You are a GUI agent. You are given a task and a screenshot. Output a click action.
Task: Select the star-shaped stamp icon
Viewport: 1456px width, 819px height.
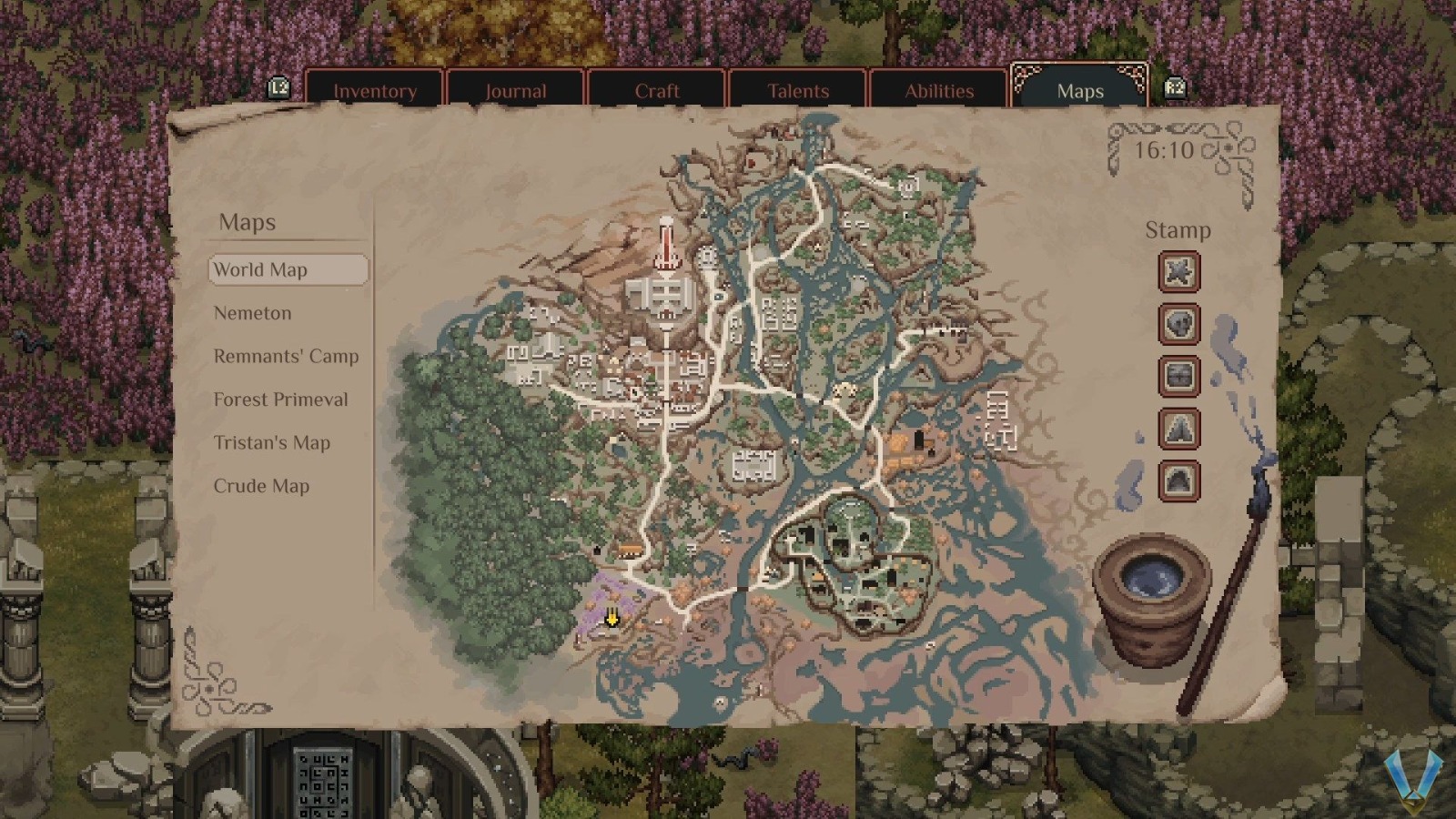click(x=1178, y=272)
